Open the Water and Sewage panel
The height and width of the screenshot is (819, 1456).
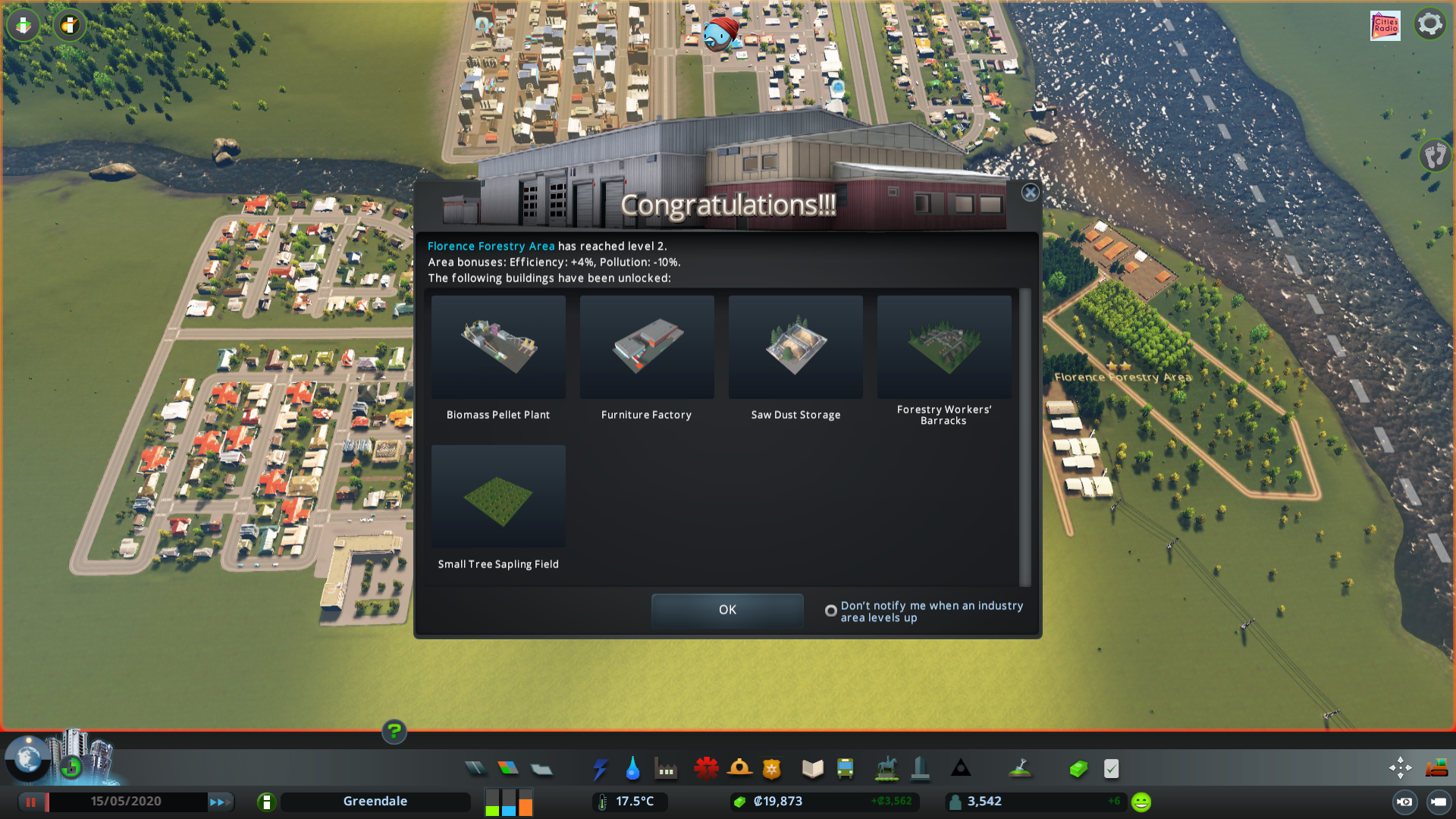pos(633,768)
